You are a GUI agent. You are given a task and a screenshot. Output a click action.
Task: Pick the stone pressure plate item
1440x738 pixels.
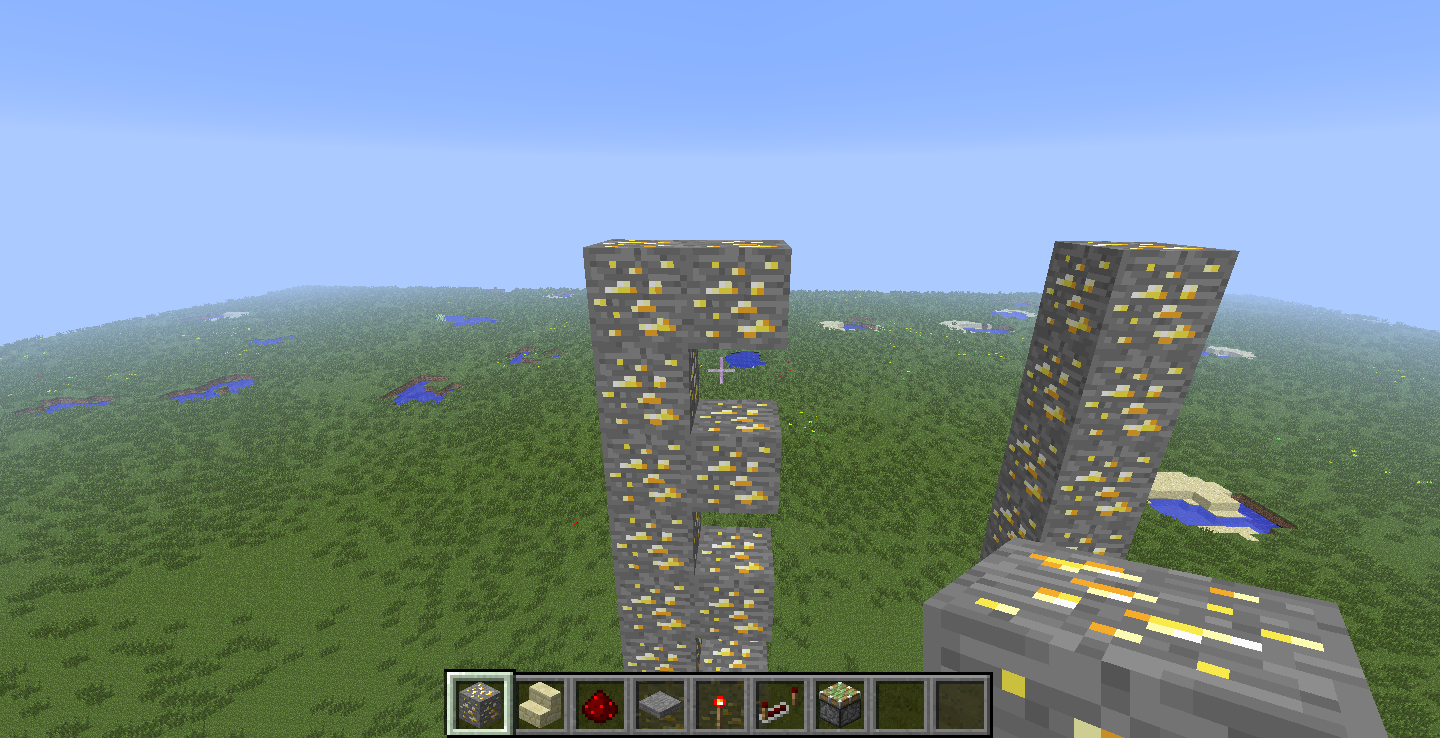click(662, 705)
